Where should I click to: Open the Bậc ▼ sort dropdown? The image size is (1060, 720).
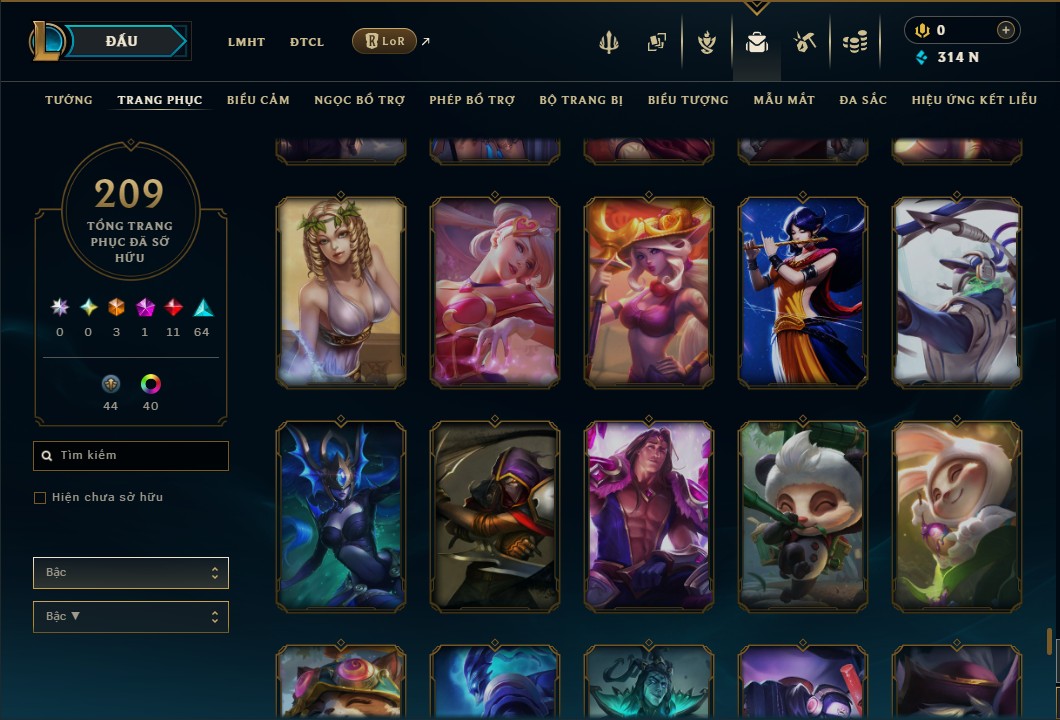131,617
